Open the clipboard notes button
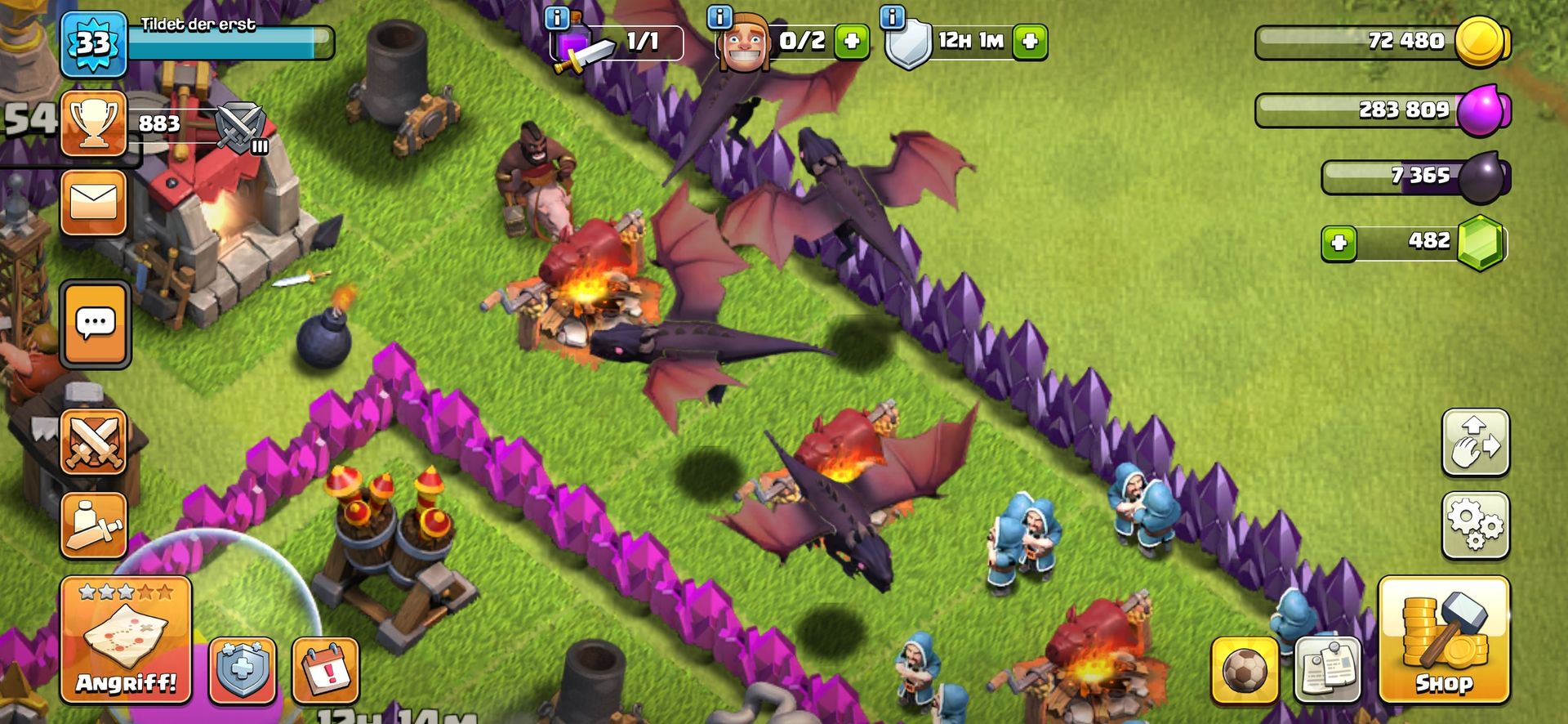The height and width of the screenshot is (724, 1568). coord(1327,669)
